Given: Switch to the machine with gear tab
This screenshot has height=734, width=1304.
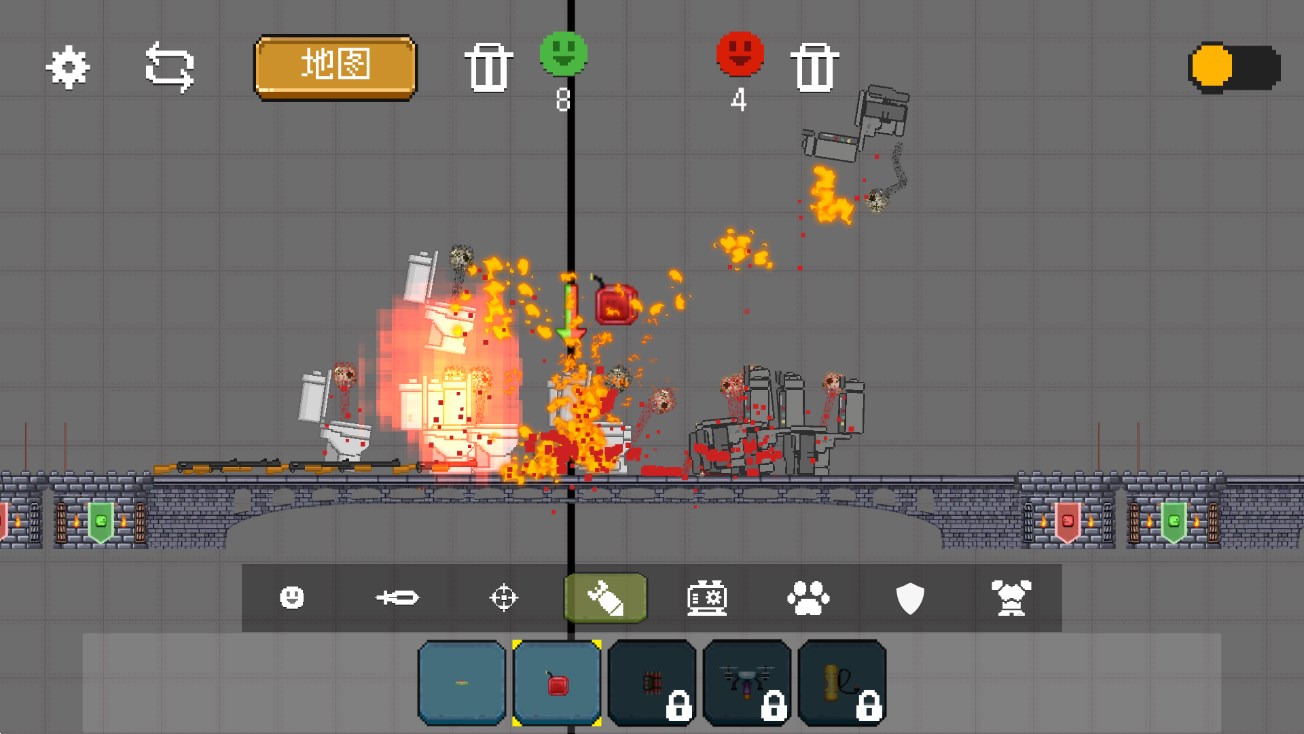Looking at the screenshot, I should 707,598.
